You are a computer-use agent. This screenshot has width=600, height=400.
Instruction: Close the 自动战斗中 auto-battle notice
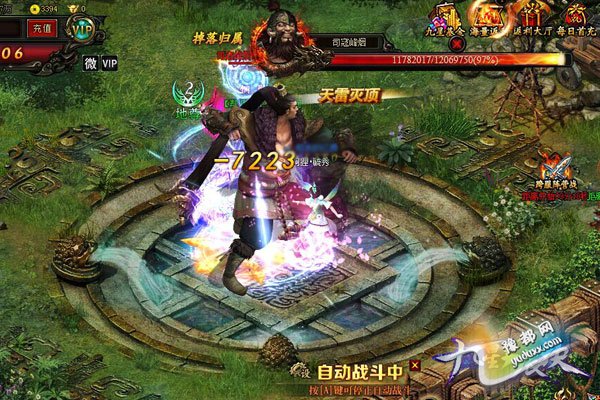415,365
